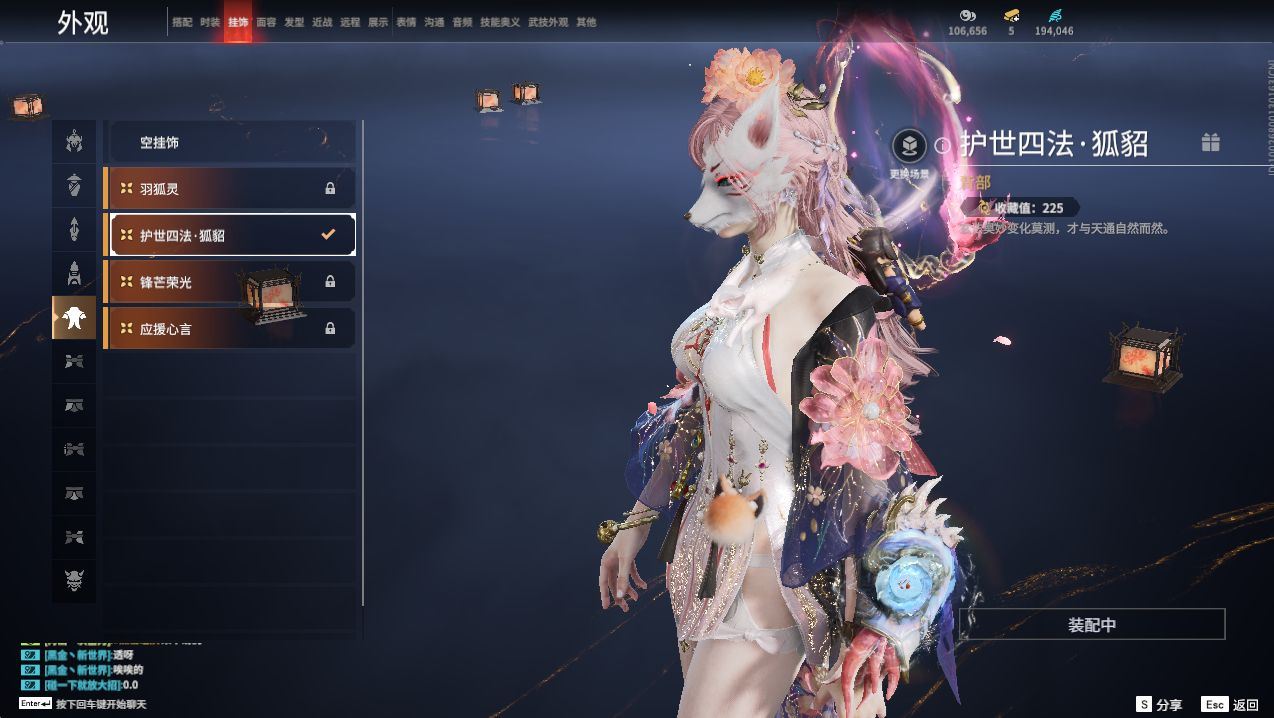Select the locked 羽狐灵 accessory
Screen dimensions: 1274x718
pos(230,188)
